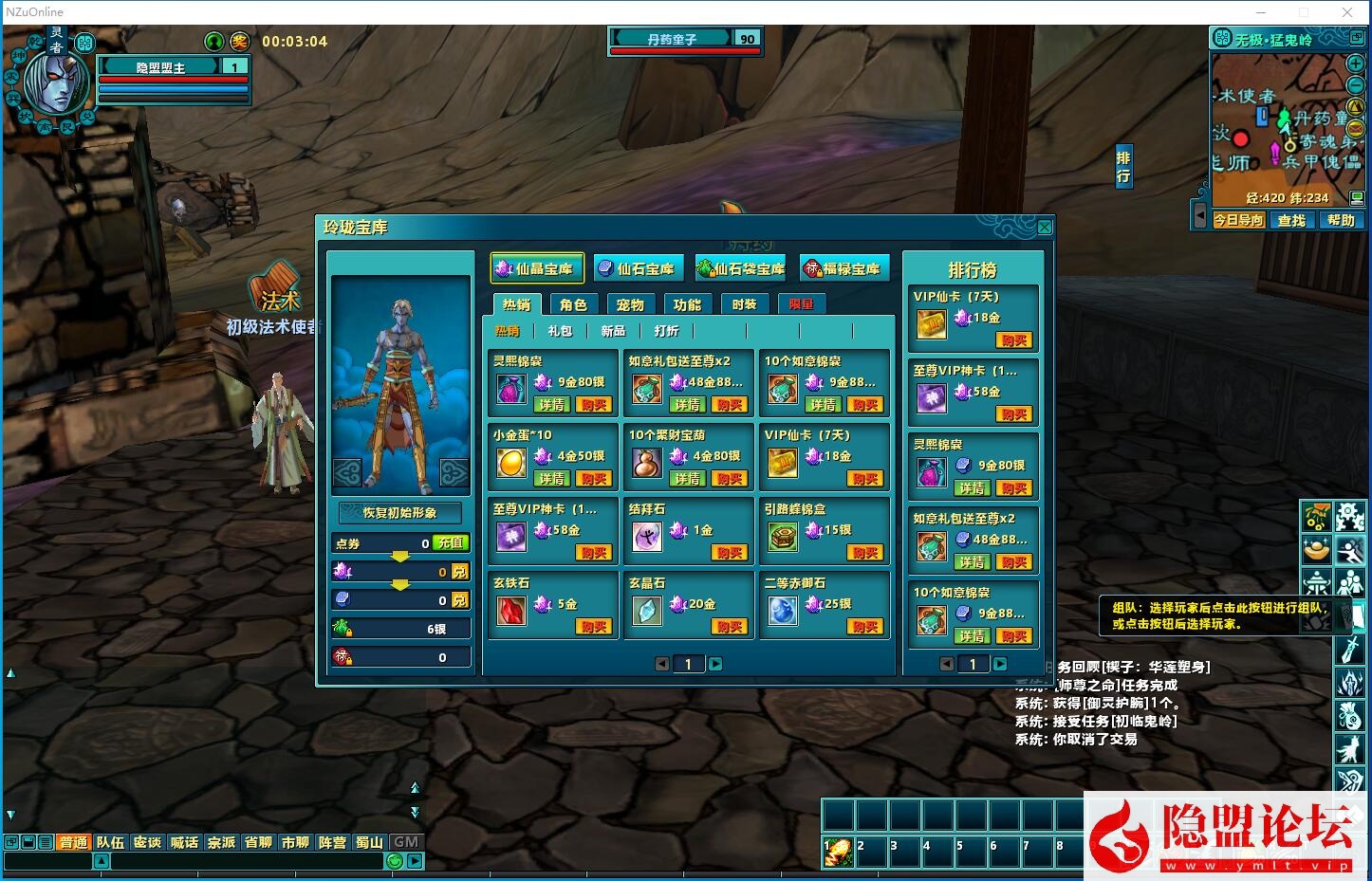Click the 充值 recharge button
Viewport: 1372px width, 881px height.
tap(451, 543)
